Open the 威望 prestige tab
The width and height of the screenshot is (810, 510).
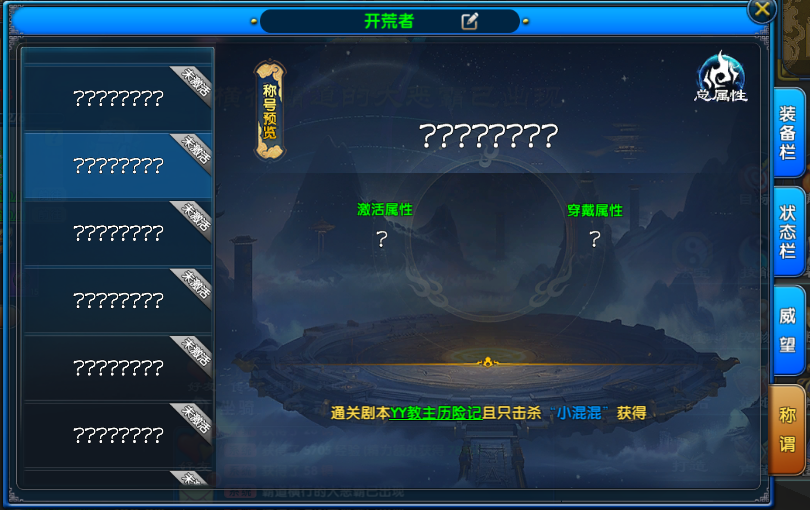click(787, 331)
